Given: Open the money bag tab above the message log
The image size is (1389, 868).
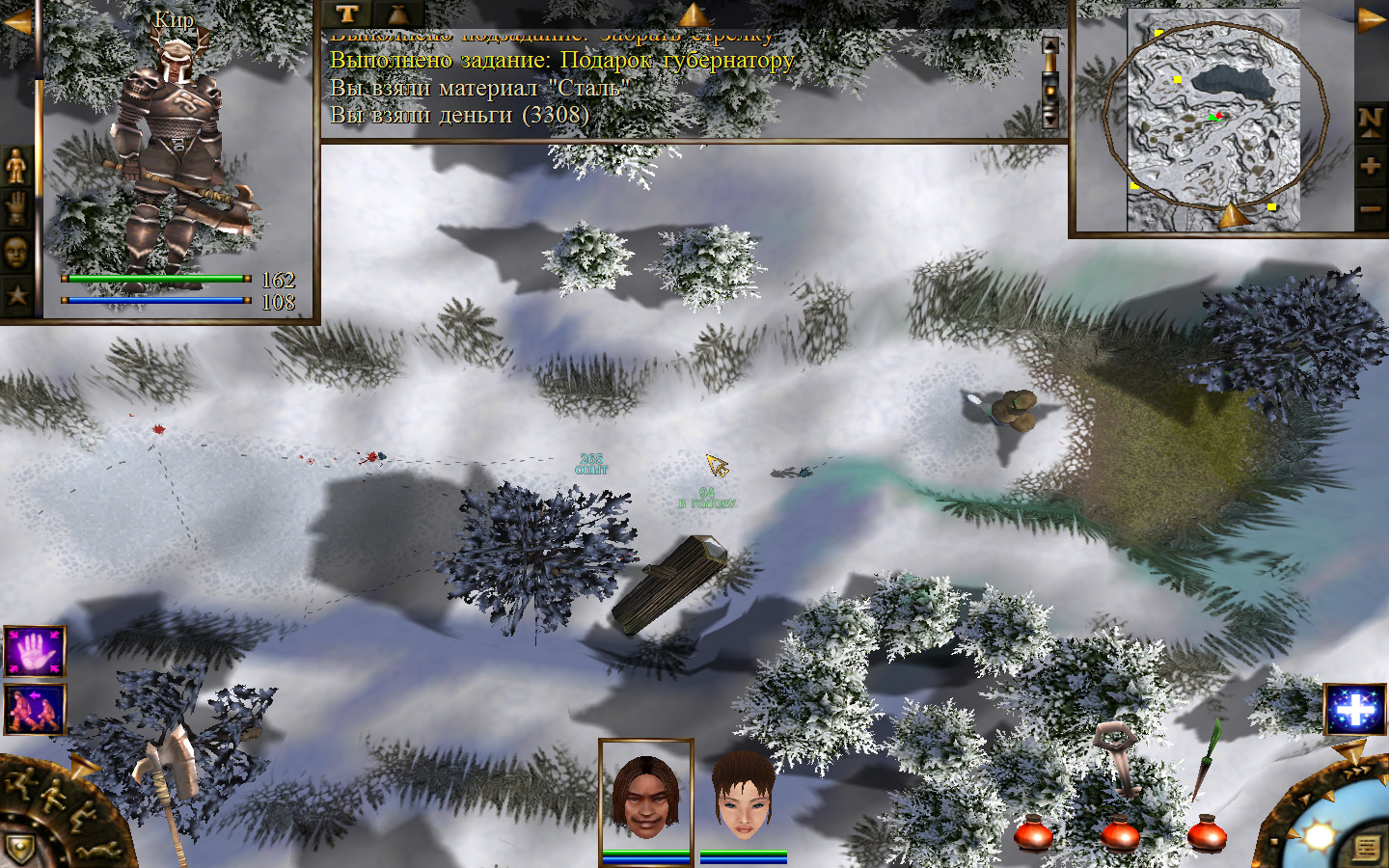Looking at the screenshot, I should click(397, 14).
